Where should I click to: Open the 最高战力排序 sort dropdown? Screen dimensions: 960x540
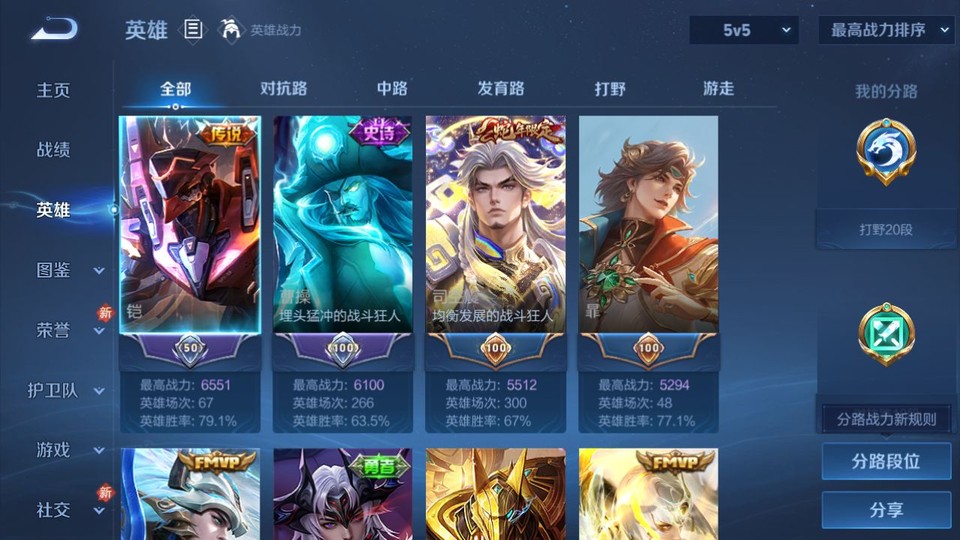click(886, 30)
